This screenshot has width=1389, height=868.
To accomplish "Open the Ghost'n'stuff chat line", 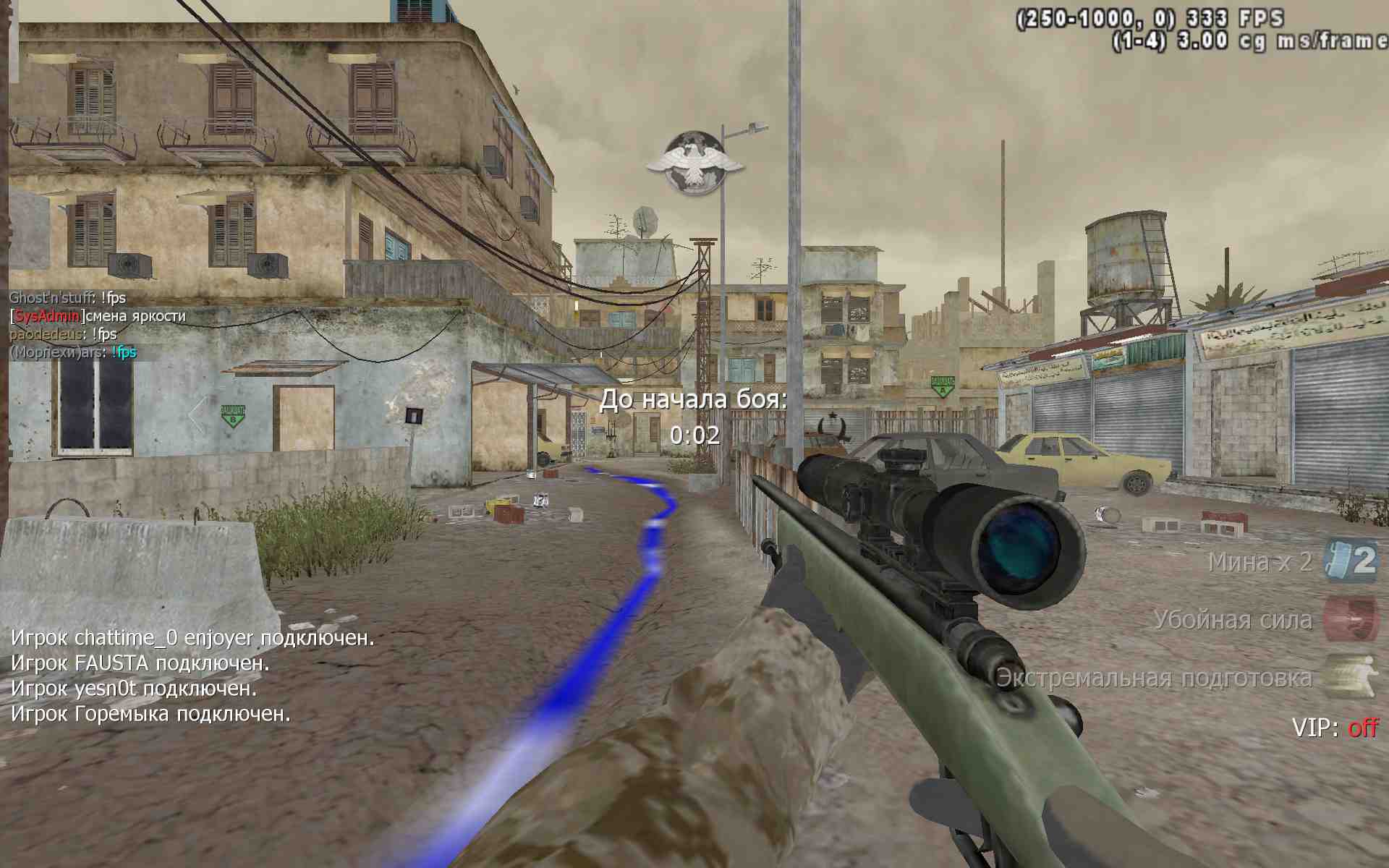I will pos(67,298).
